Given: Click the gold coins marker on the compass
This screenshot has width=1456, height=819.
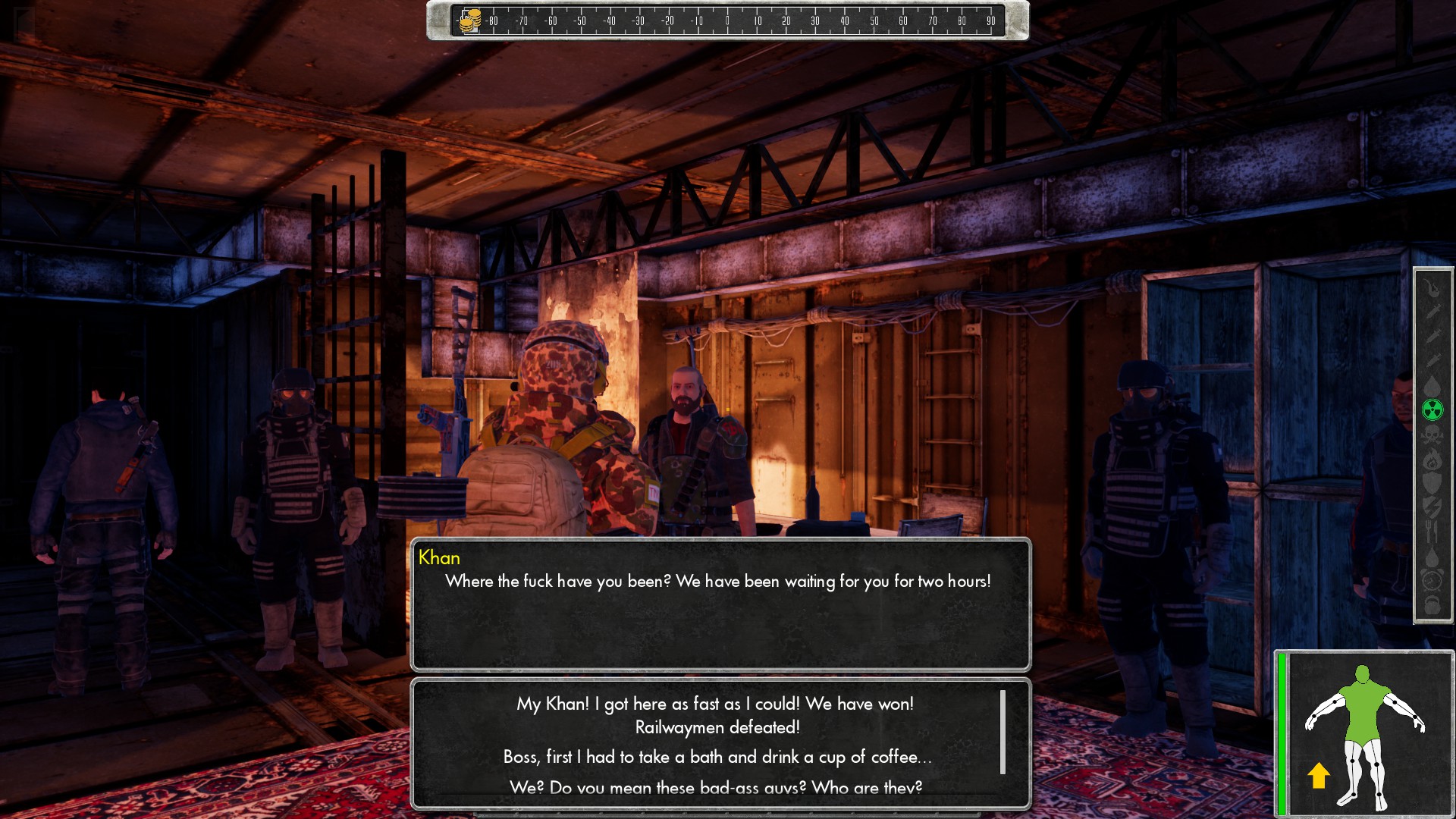Looking at the screenshot, I should [470, 20].
